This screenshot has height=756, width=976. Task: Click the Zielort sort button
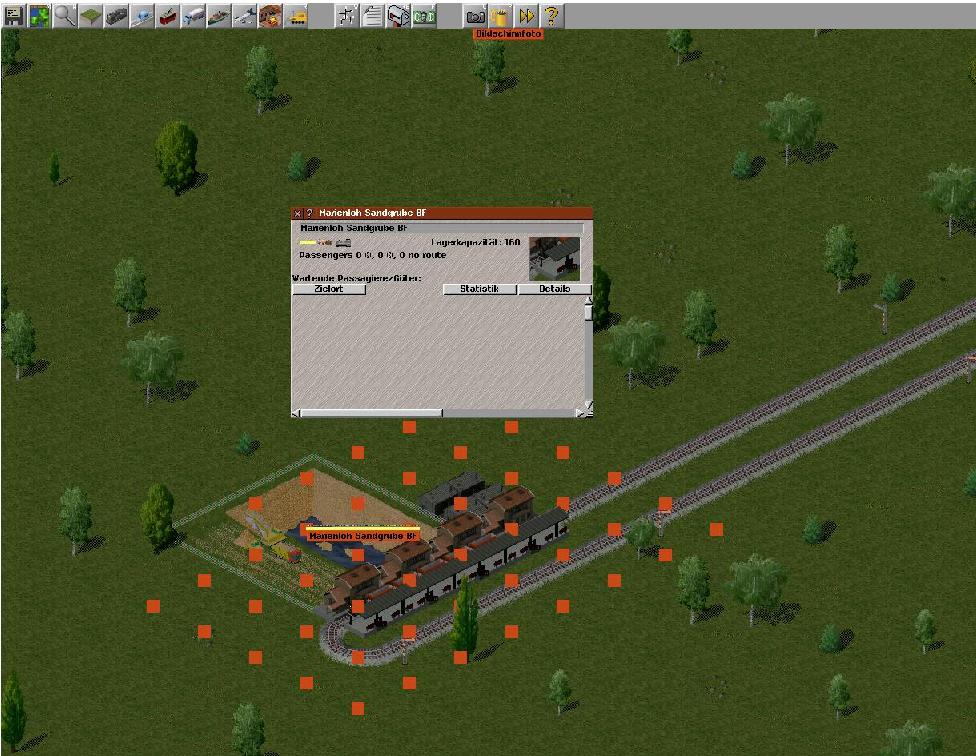[x=329, y=289]
